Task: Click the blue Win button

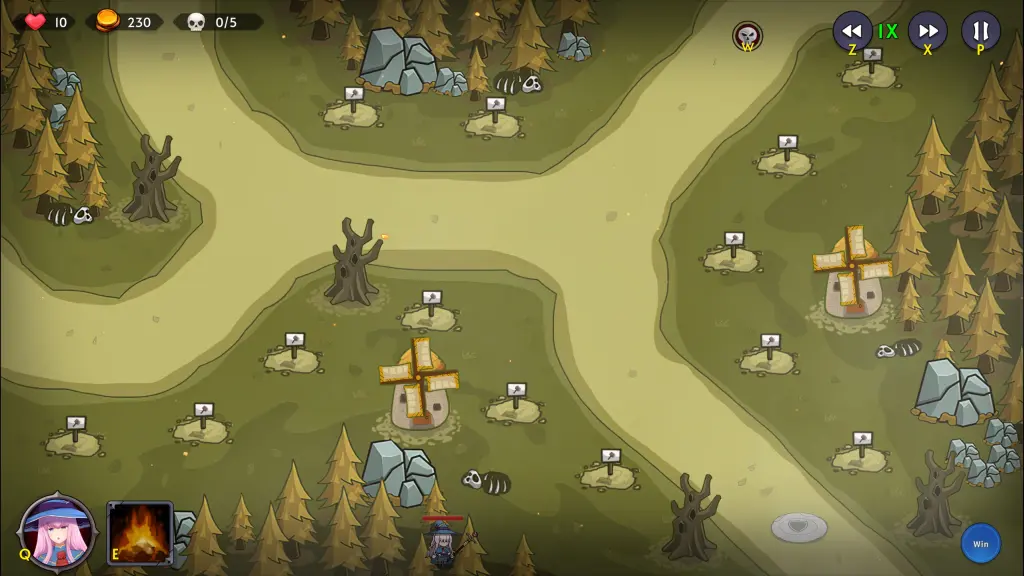Action: (980, 544)
